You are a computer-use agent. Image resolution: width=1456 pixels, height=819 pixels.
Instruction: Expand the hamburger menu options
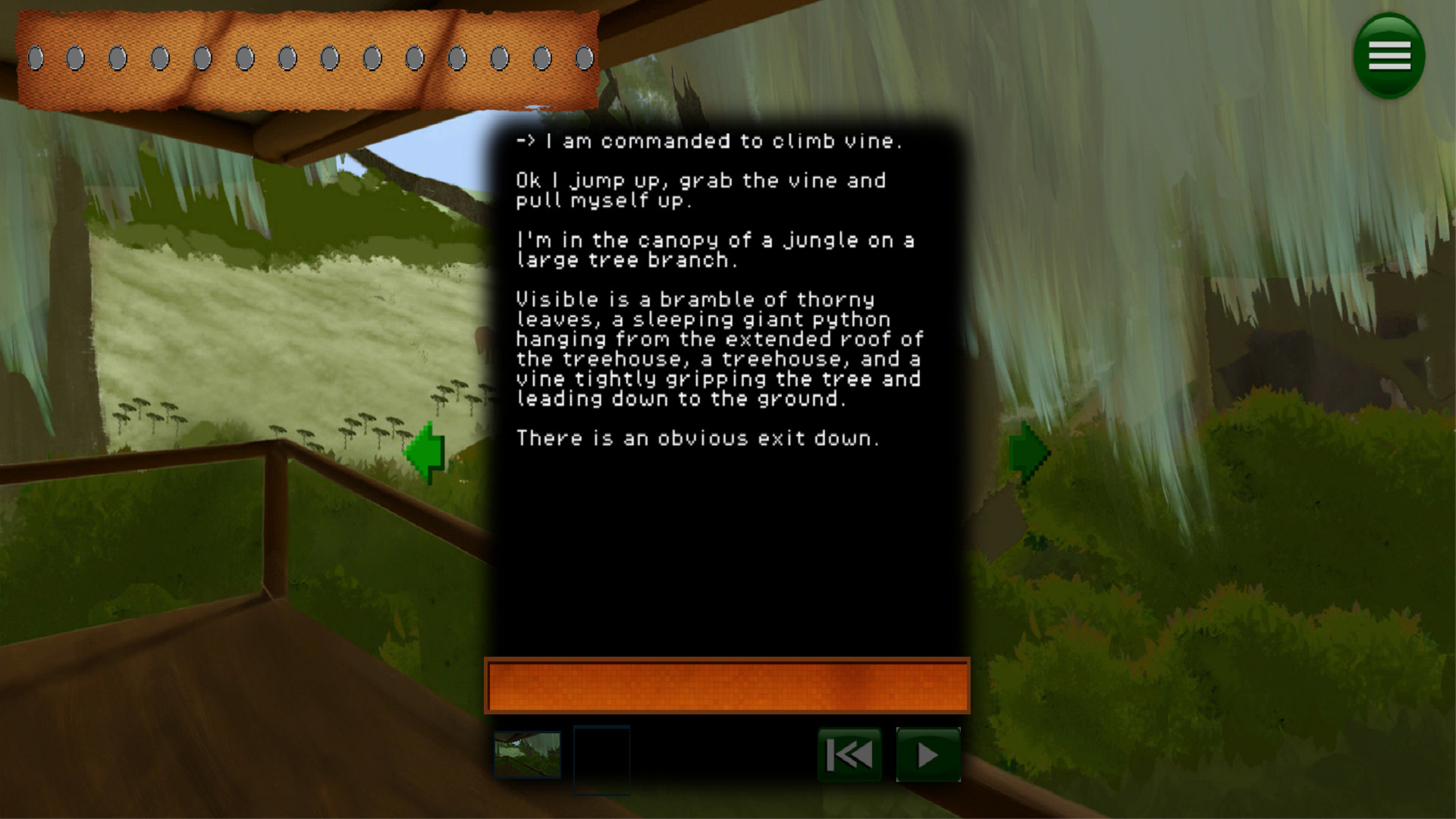[x=1389, y=56]
